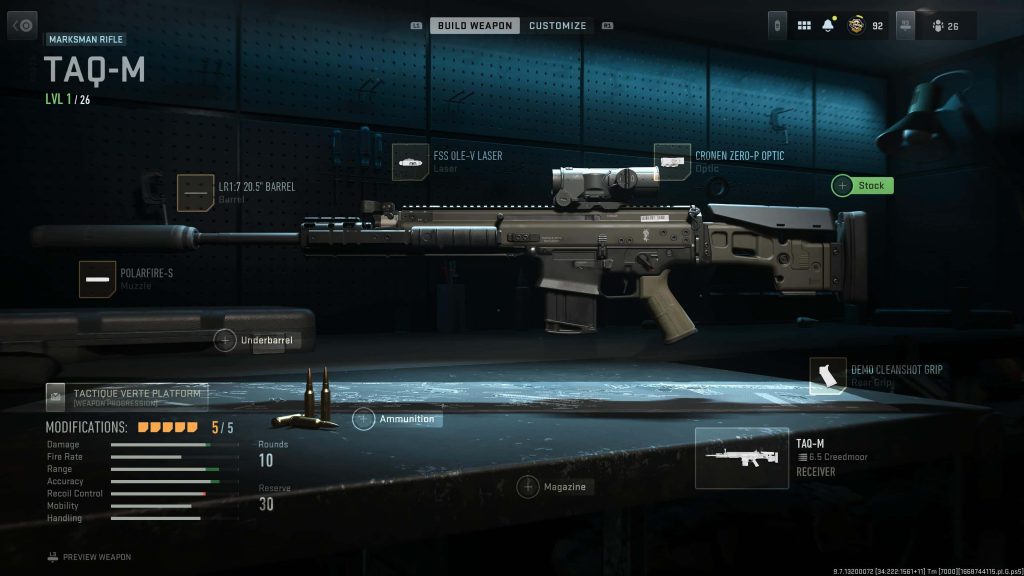Select the Build Weapon tab

[475, 25]
